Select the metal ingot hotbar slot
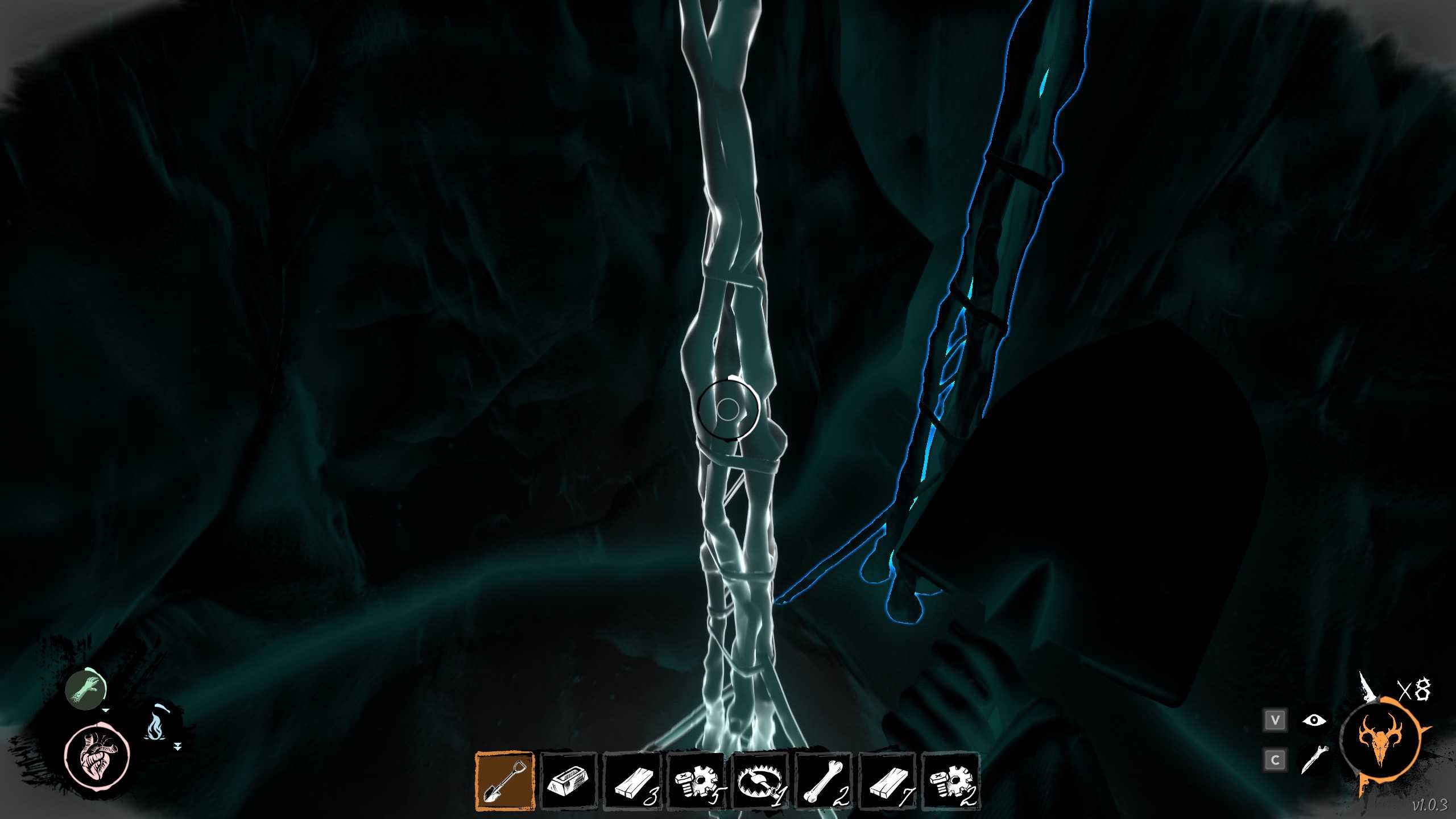Screen dimensions: 1456x819 coord(568,781)
